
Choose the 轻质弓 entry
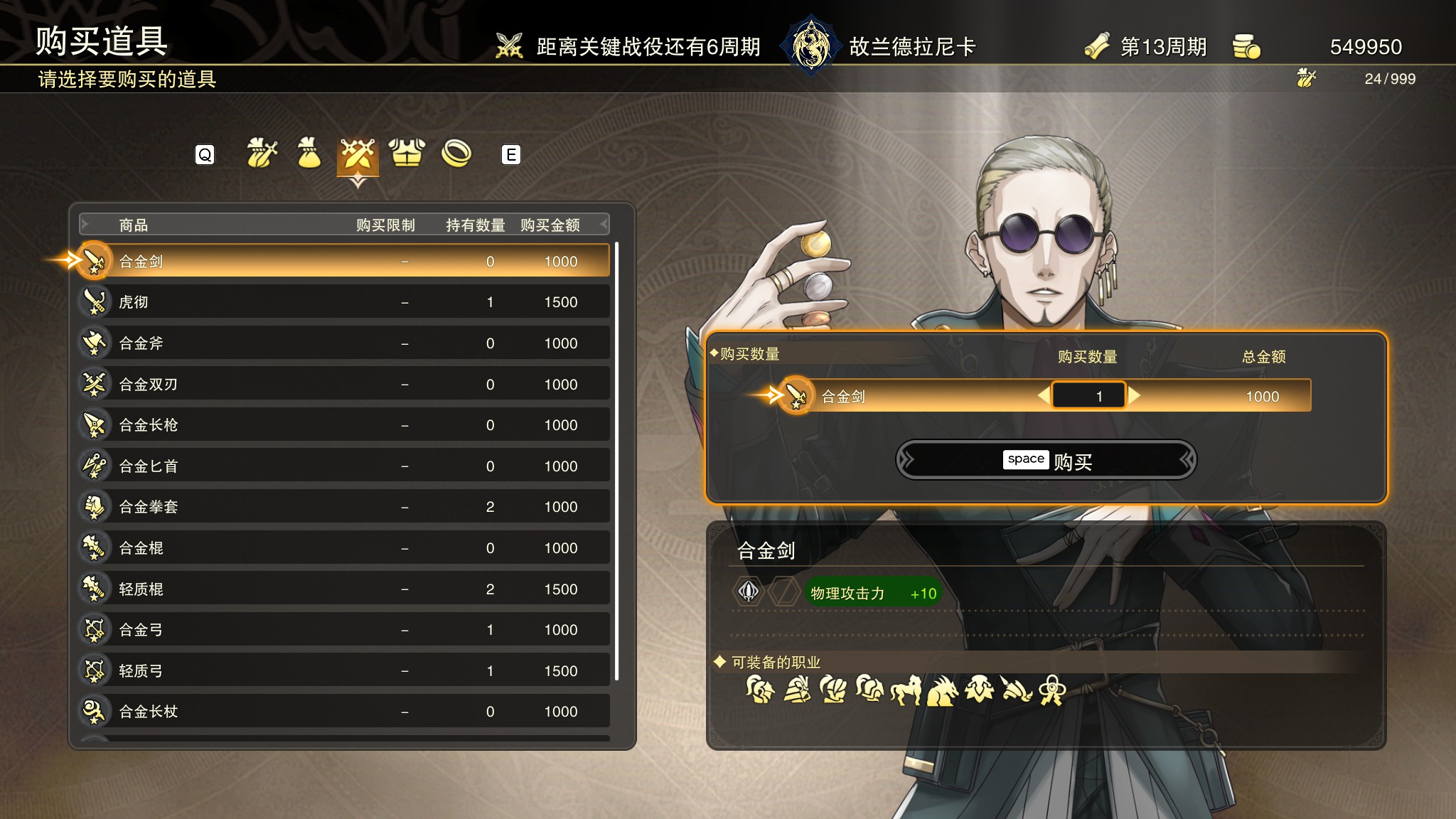coord(345,671)
